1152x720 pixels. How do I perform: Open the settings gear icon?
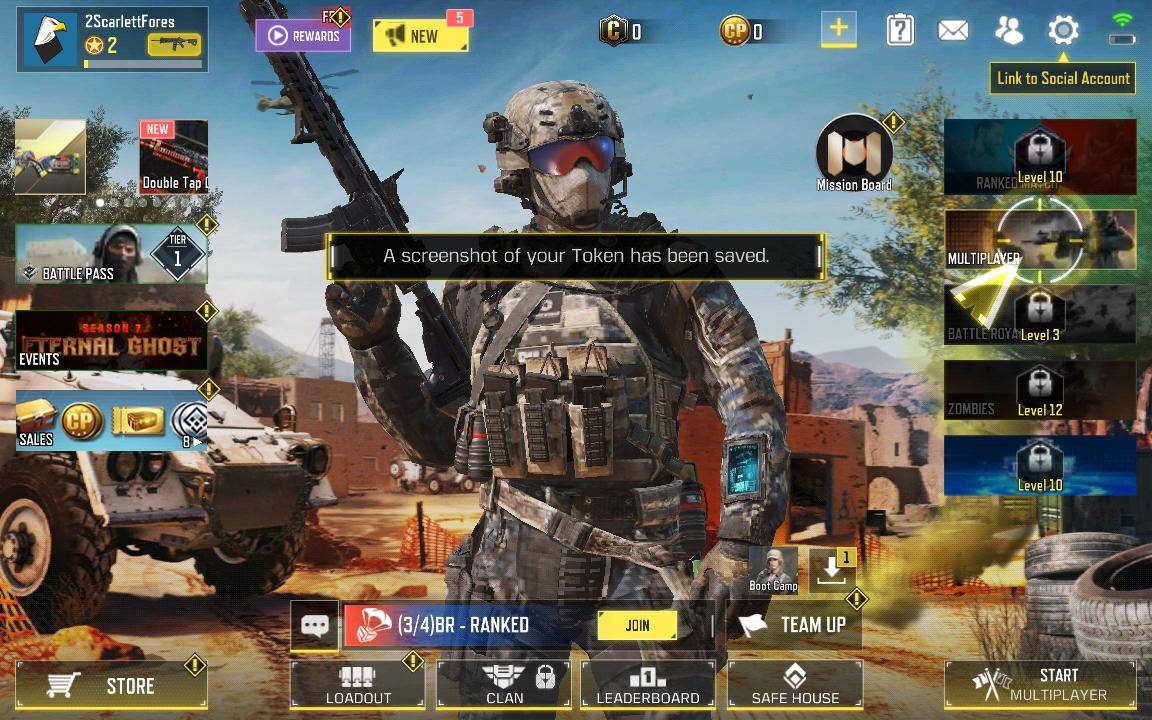1063,30
